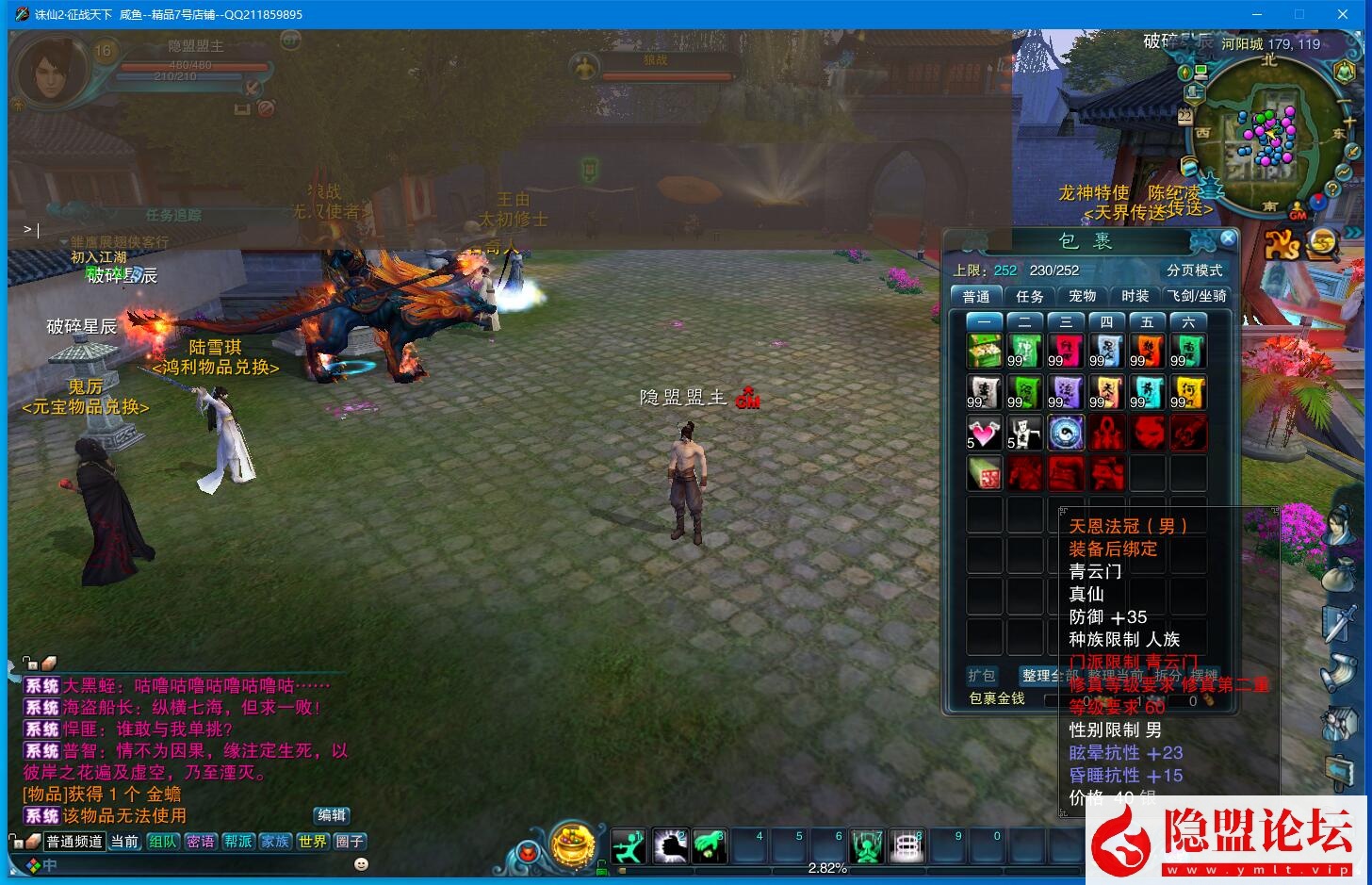Select the green treasure chest item
The width and height of the screenshot is (1372, 885).
click(x=984, y=351)
